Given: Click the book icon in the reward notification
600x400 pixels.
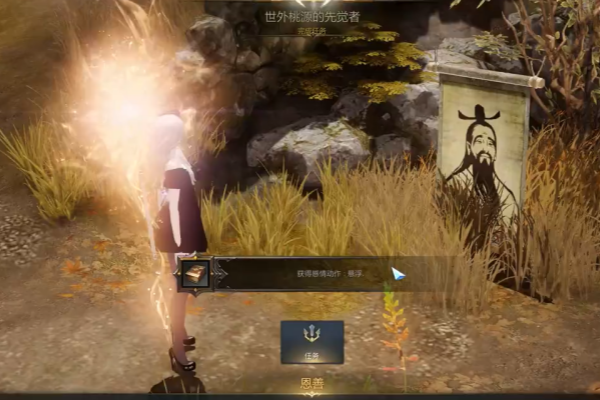Looking at the screenshot, I should pyautogui.click(x=194, y=273).
